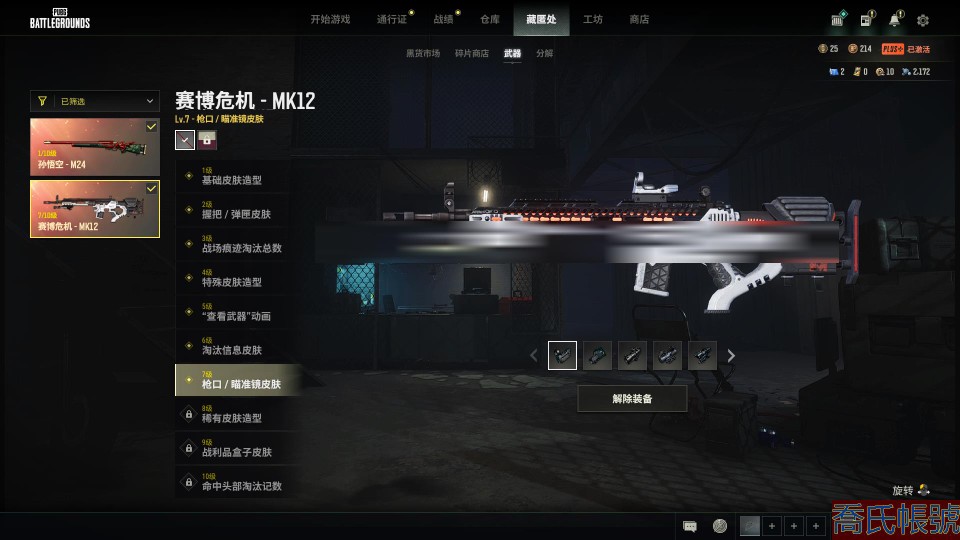Select the 淘汰信息皮肤 level entry
The image size is (960, 540).
[235, 348]
